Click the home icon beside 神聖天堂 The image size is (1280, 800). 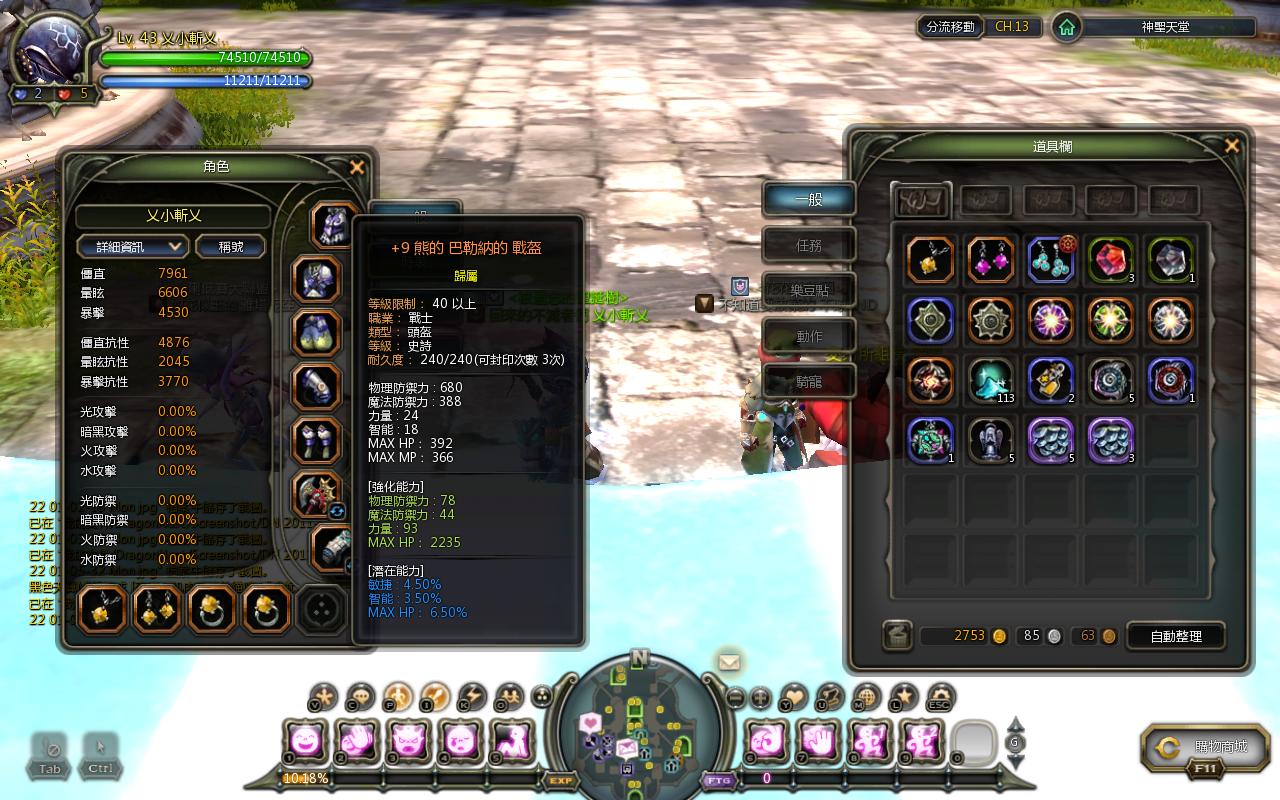point(1067,27)
